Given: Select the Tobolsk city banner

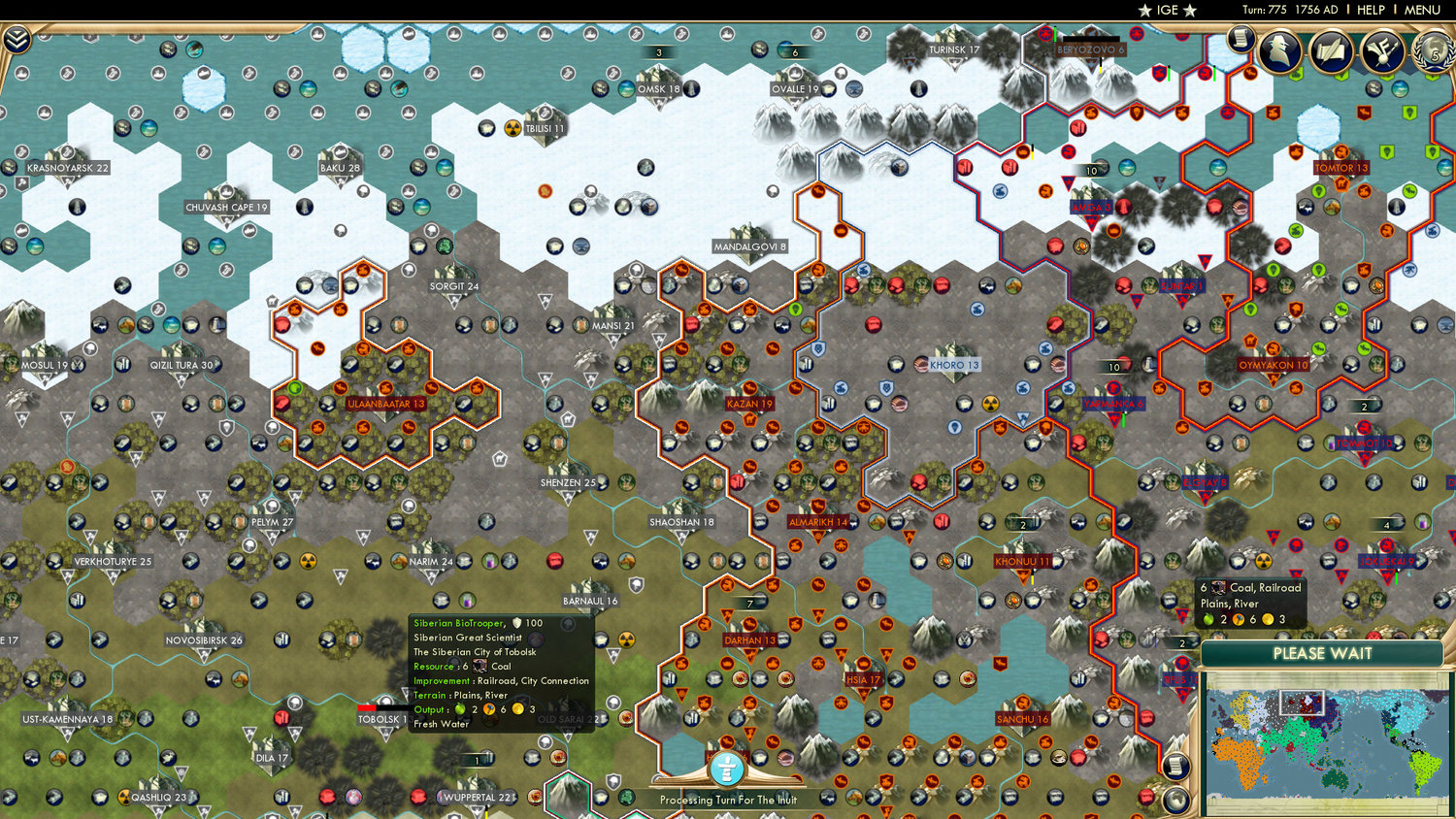Looking at the screenshot, I should tap(381, 719).
